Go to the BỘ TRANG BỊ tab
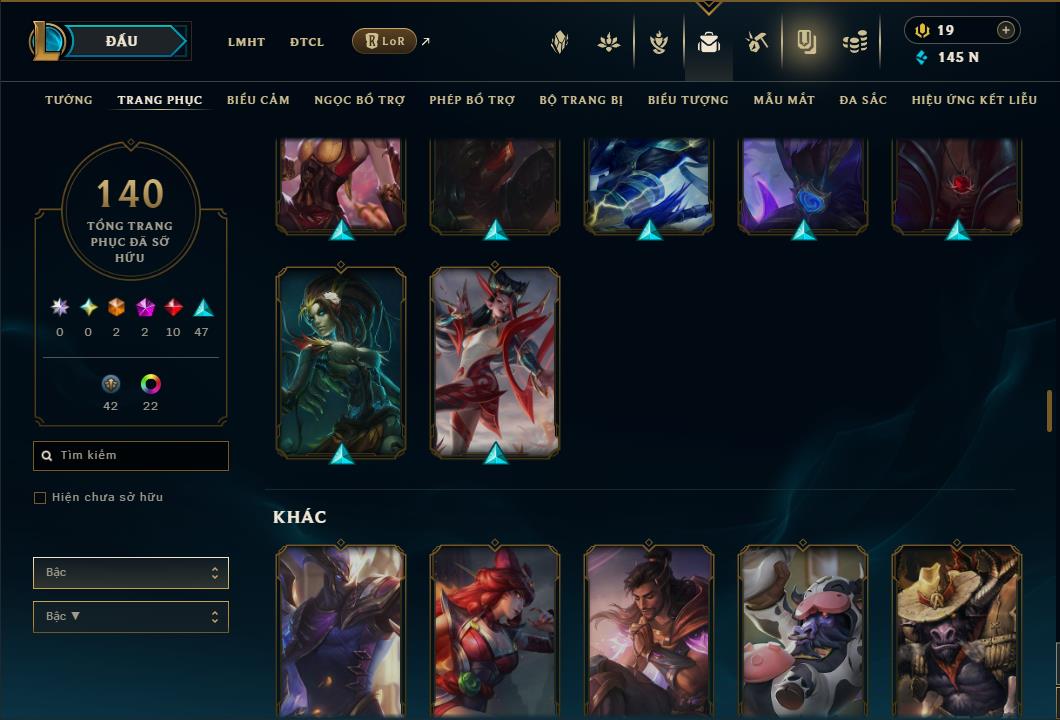Screen dimensions: 1060x720 point(581,100)
